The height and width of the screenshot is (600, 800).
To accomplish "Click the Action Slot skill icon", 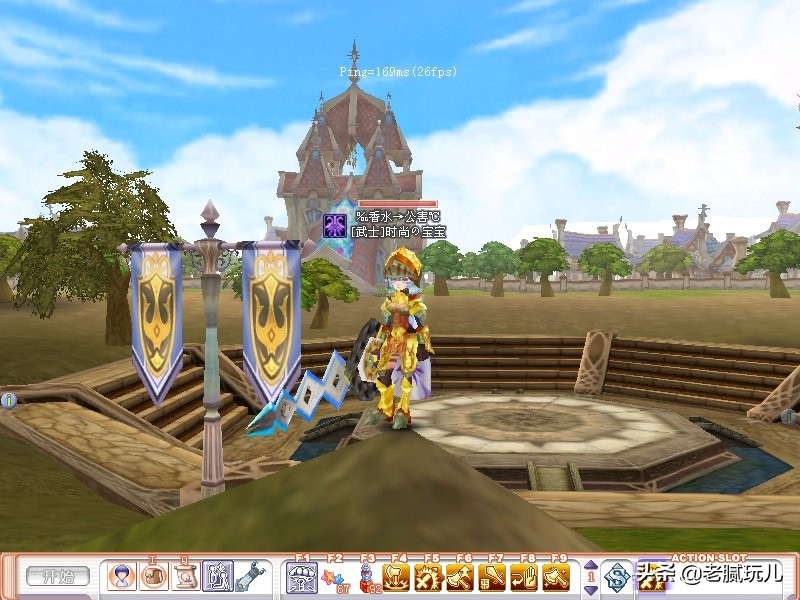I will point(653,576).
